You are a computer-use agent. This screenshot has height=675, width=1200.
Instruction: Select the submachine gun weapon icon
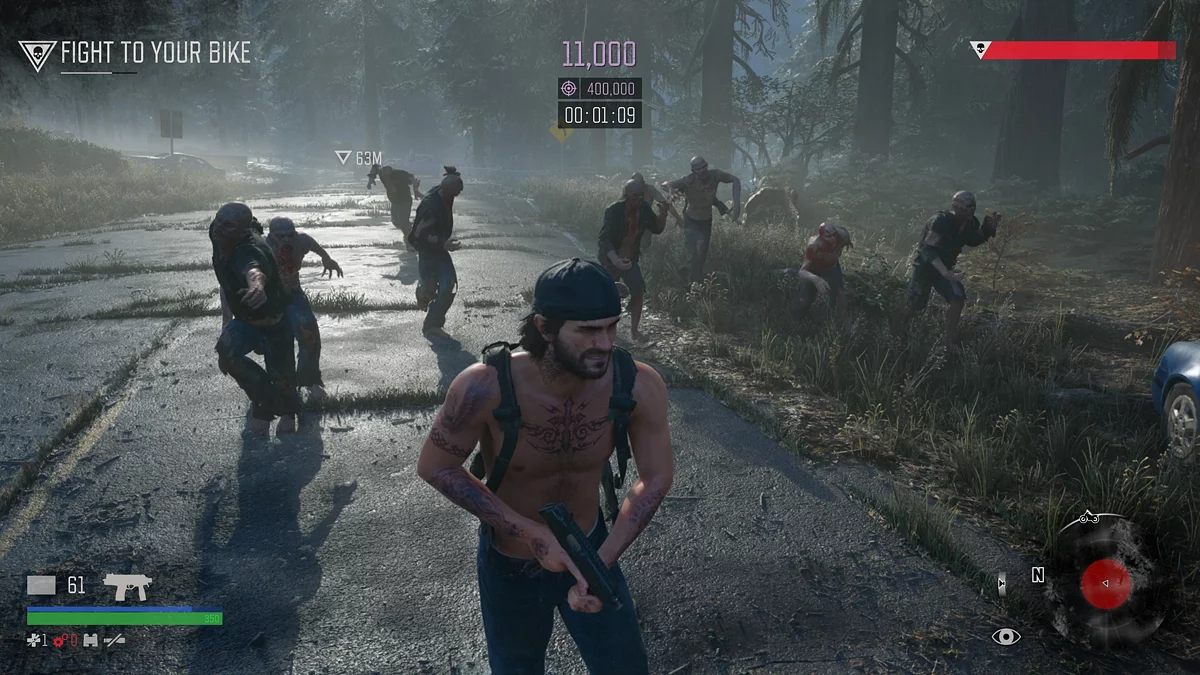127,587
